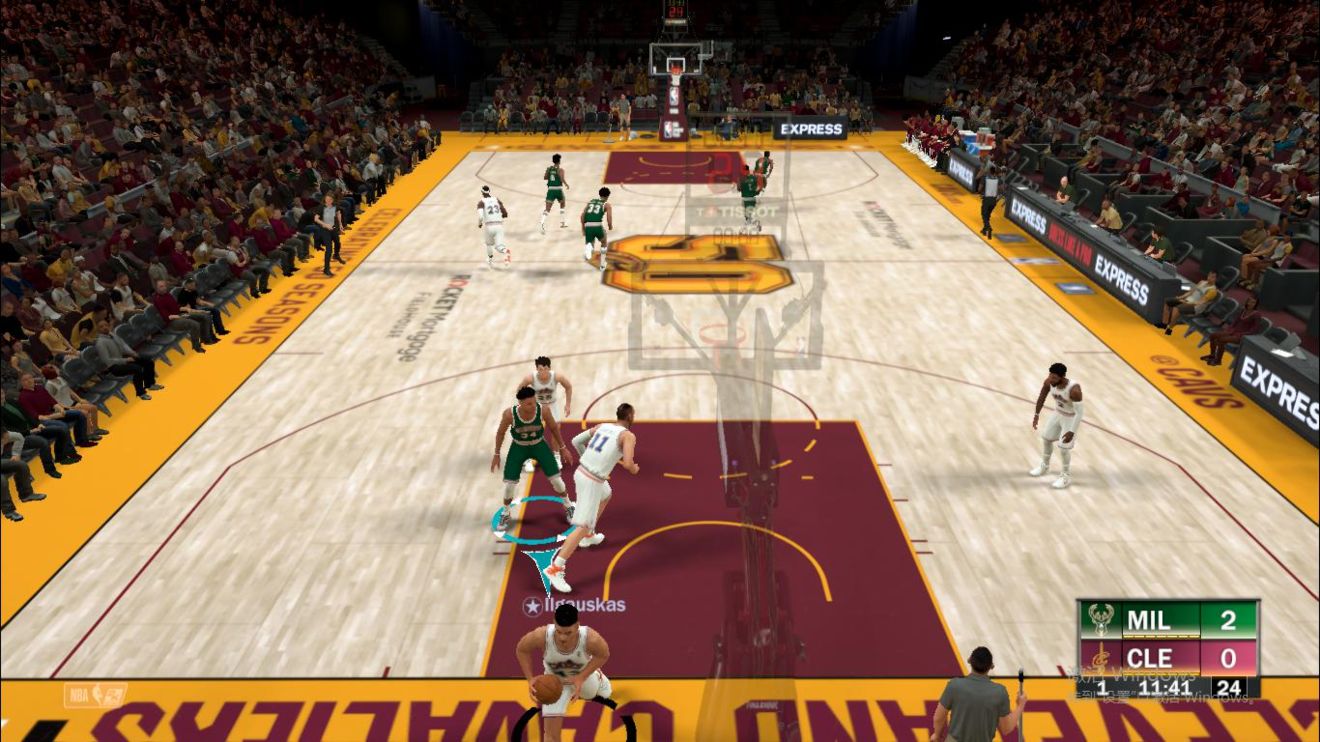
Task: Click the 24-second shot clock display
Action: pos(1231,687)
